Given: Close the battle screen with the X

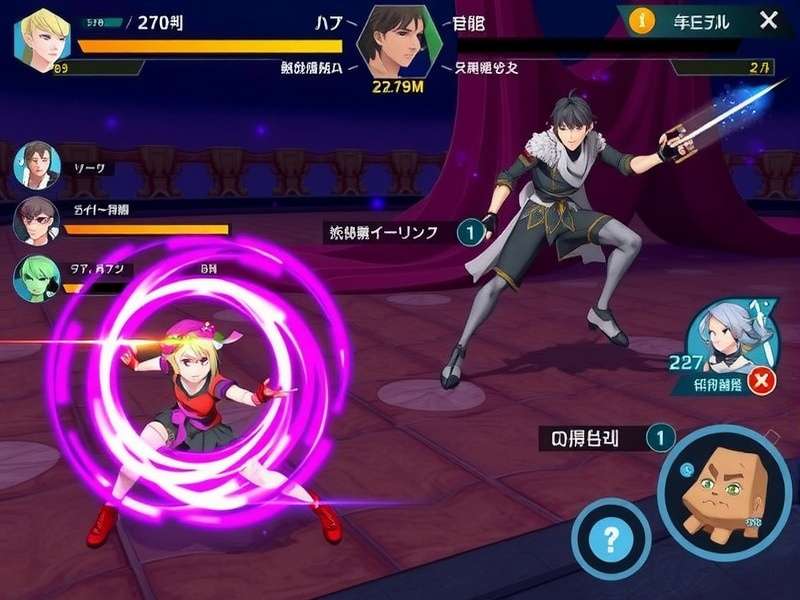Looking at the screenshot, I should pyautogui.click(x=768, y=20).
